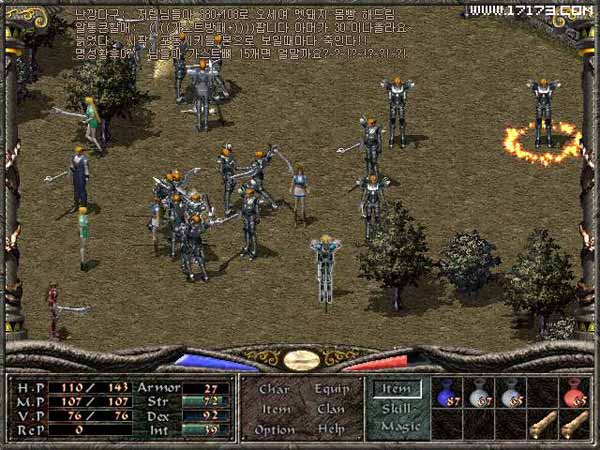Open the Item menu entry beside Clan
The height and width of the screenshot is (450, 600).
click(x=274, y=408)
